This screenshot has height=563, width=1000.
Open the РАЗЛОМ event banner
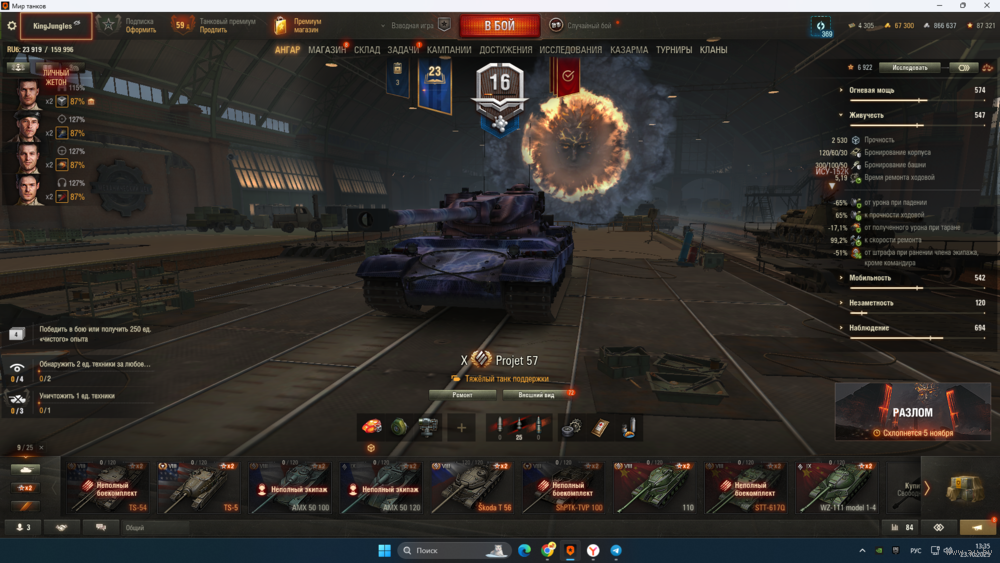[912, 412]
